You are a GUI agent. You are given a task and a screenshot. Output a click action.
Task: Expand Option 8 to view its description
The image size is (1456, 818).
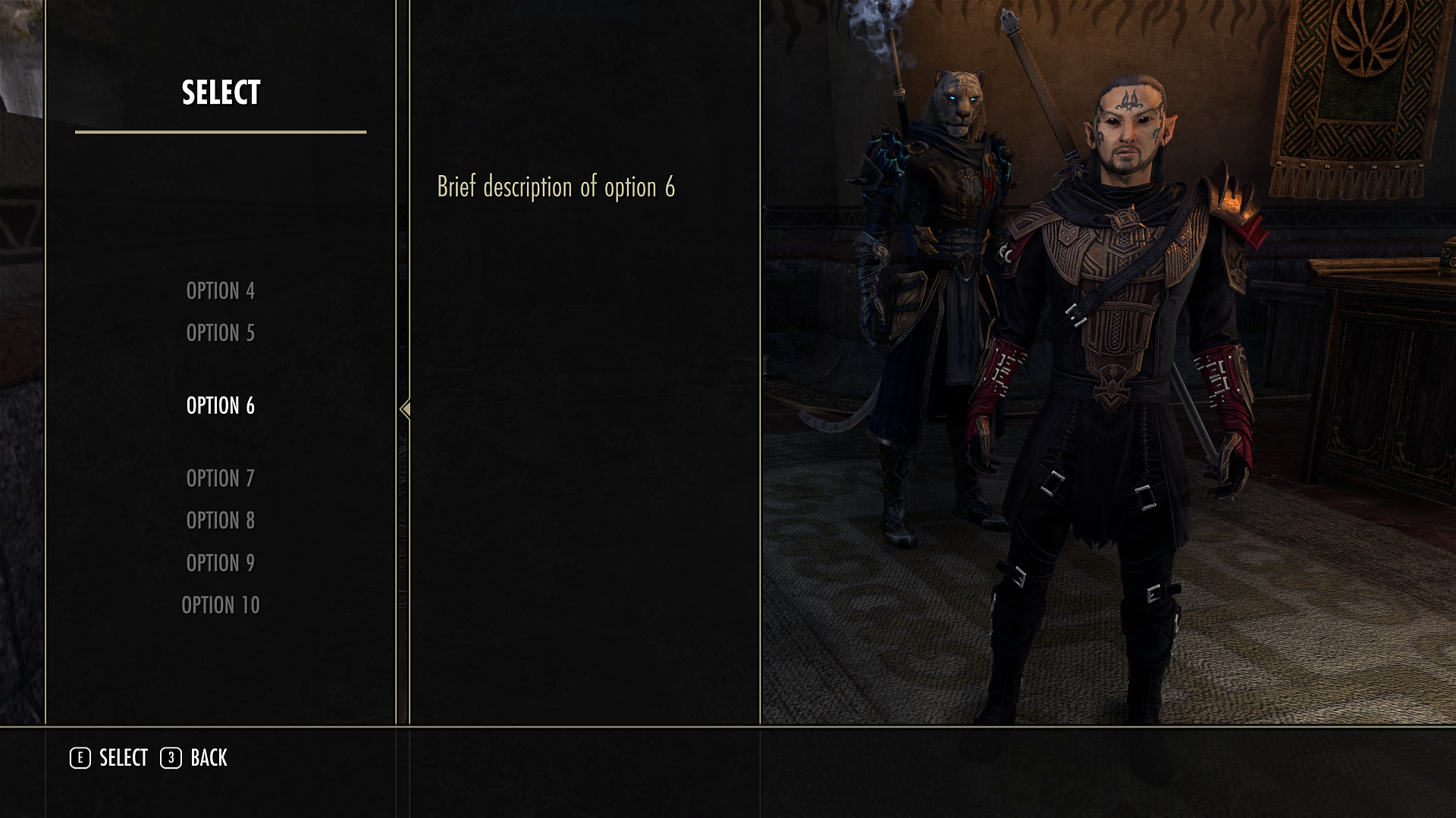tap(220, 520)
